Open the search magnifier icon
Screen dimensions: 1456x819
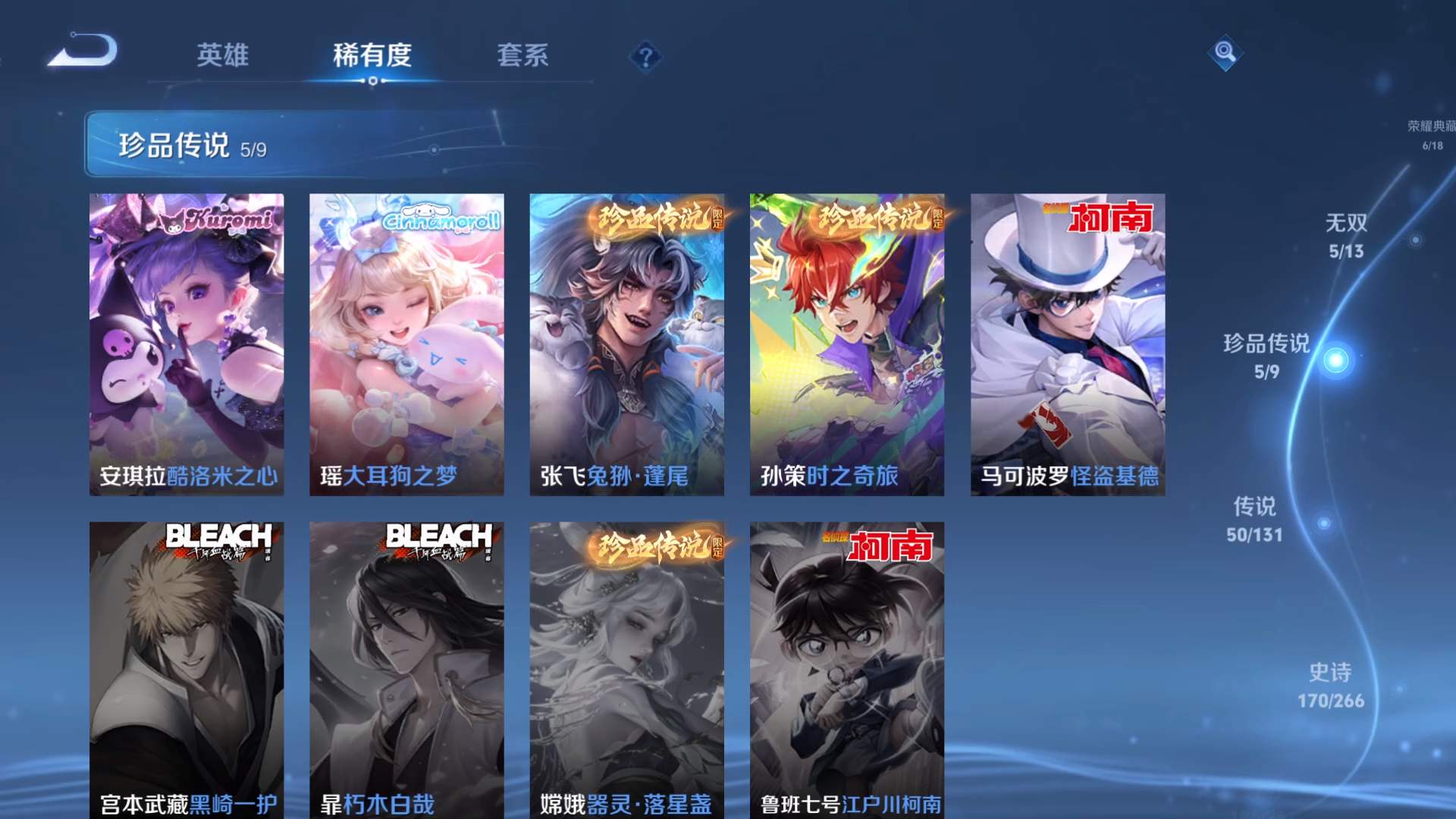point(1225,55)
